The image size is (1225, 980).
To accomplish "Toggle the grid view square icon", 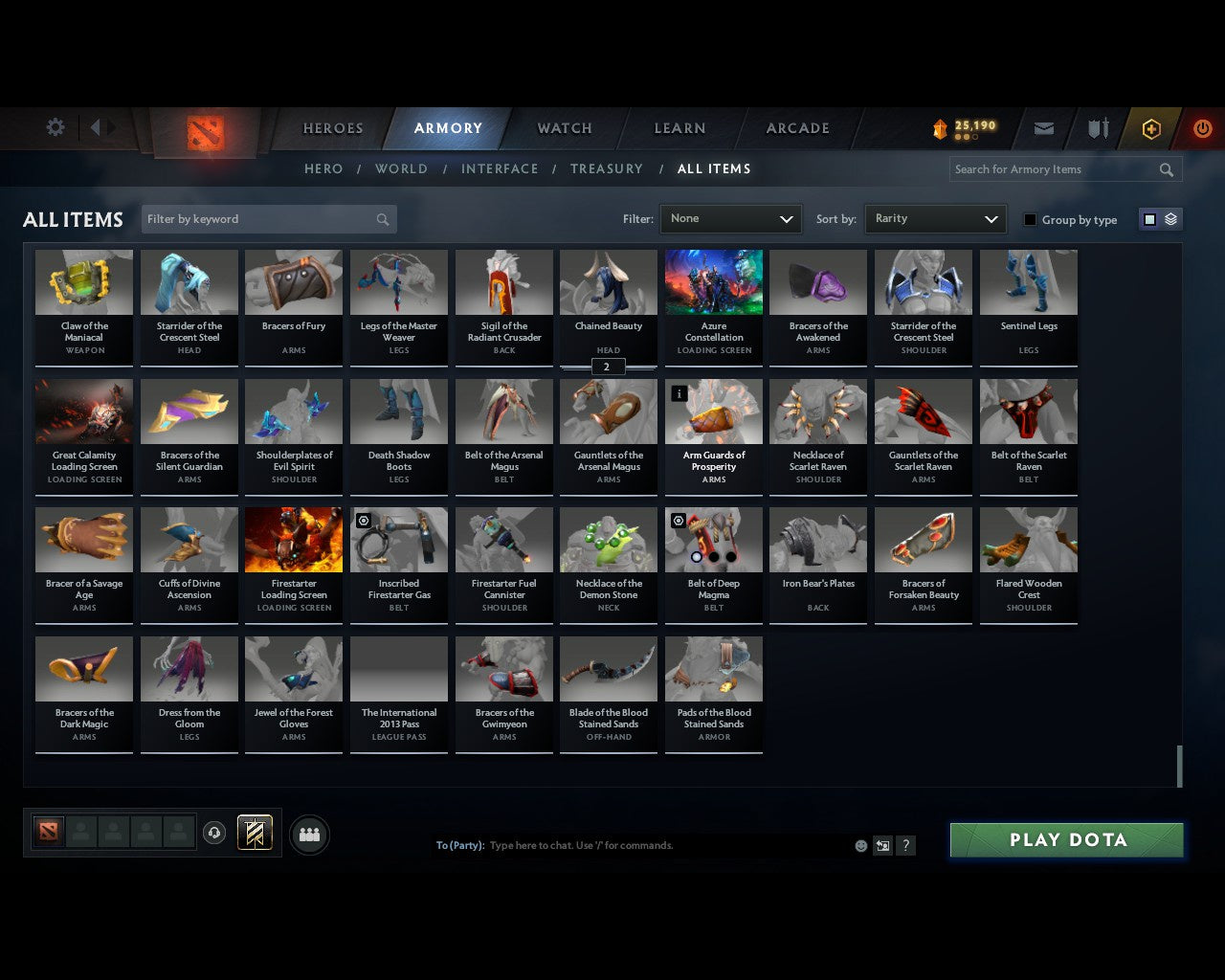I will tap(1149, 218).
